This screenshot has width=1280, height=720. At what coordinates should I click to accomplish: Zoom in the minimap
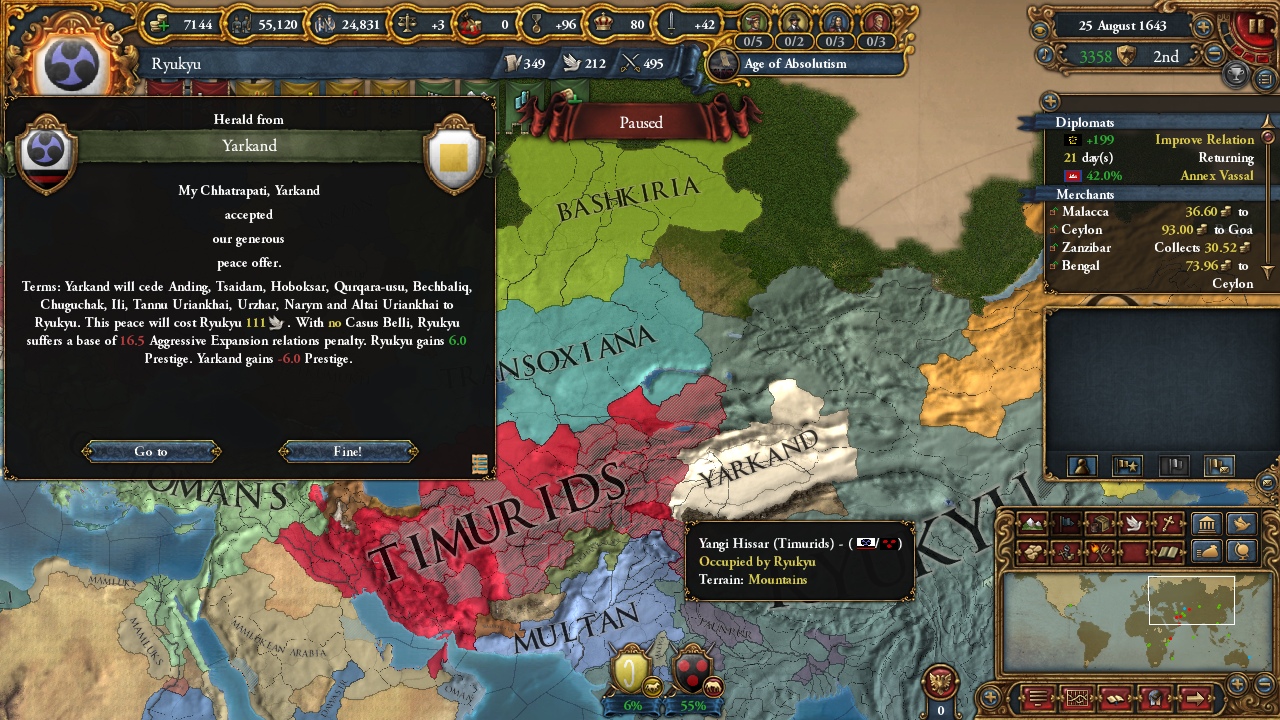click(1238, 683)
